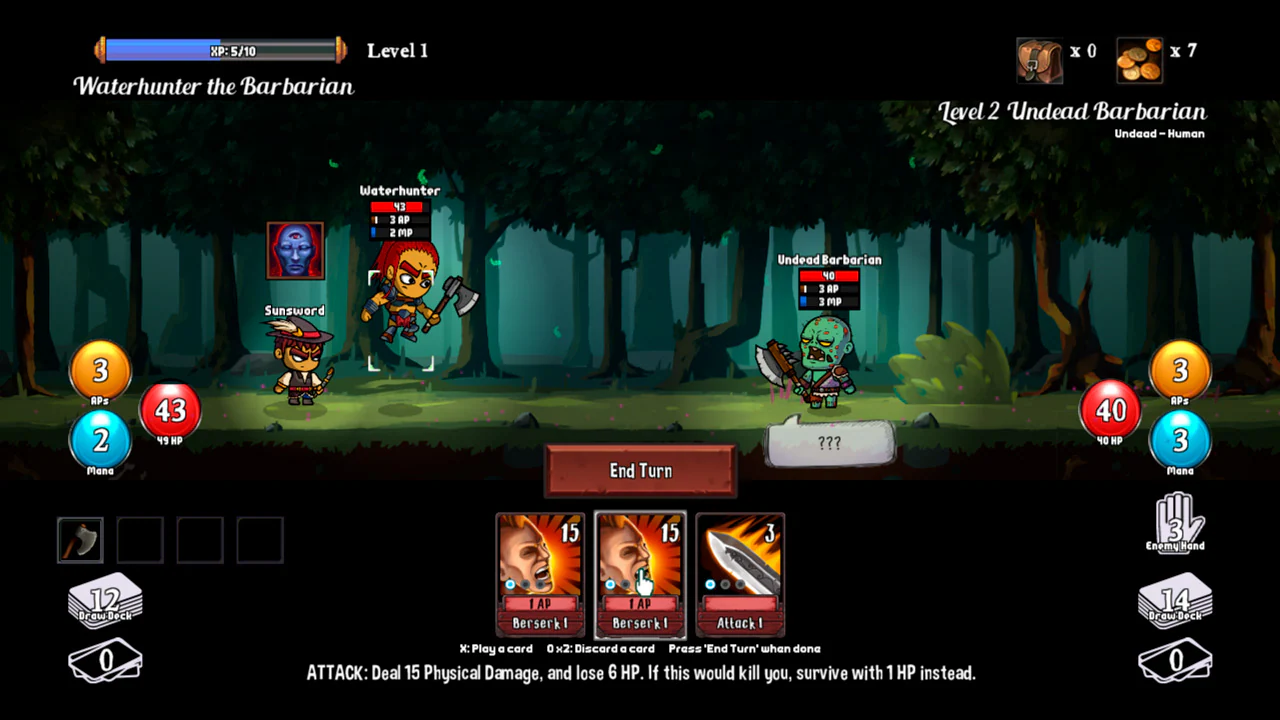The image size is (1280, 720).
Task: Click the enemy's 40 HP orb
Action: pyautogui.click(x=1108, y=411)
